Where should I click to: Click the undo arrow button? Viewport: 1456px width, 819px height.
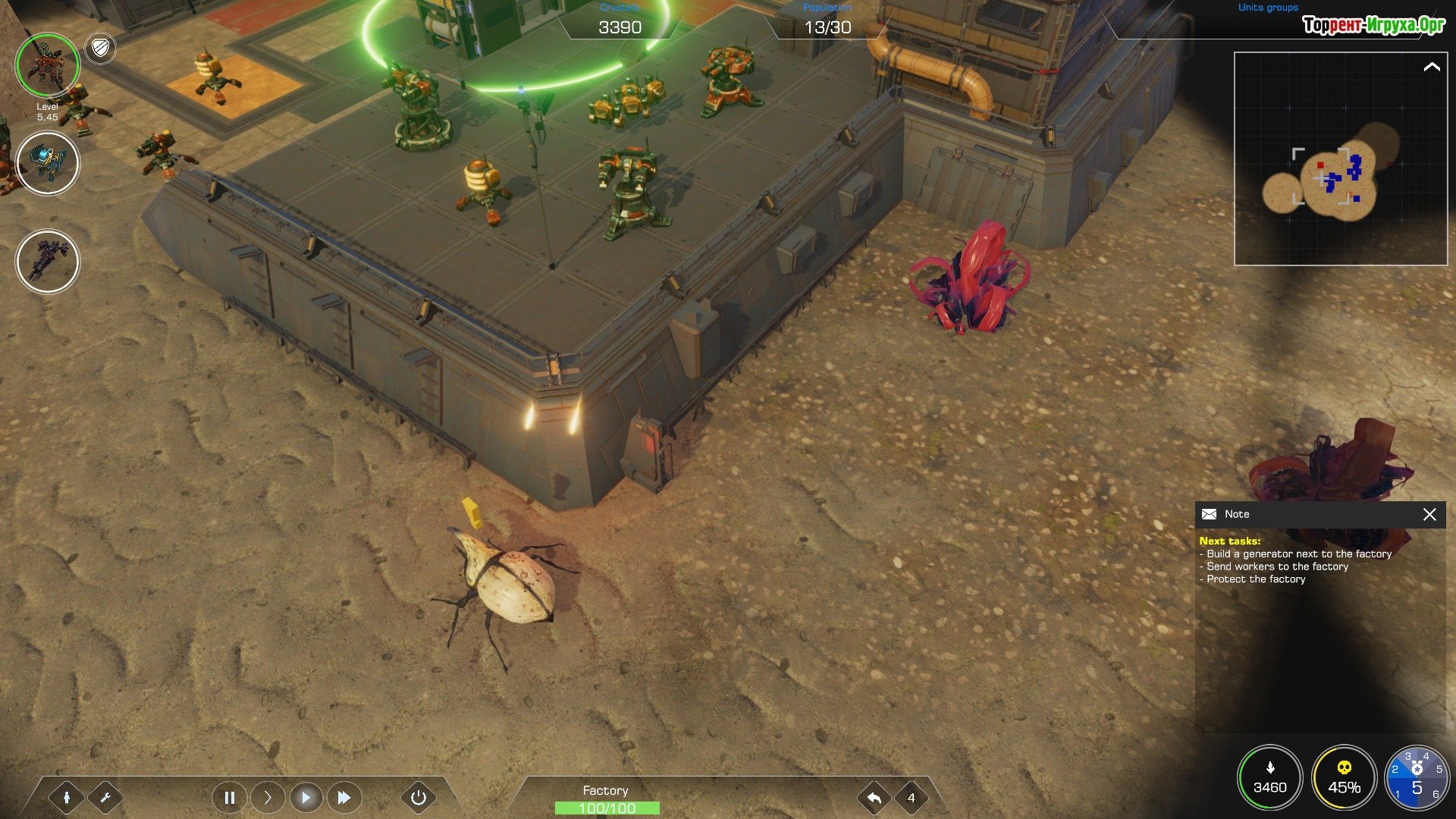pyautogui.click(x=874, y=798)
